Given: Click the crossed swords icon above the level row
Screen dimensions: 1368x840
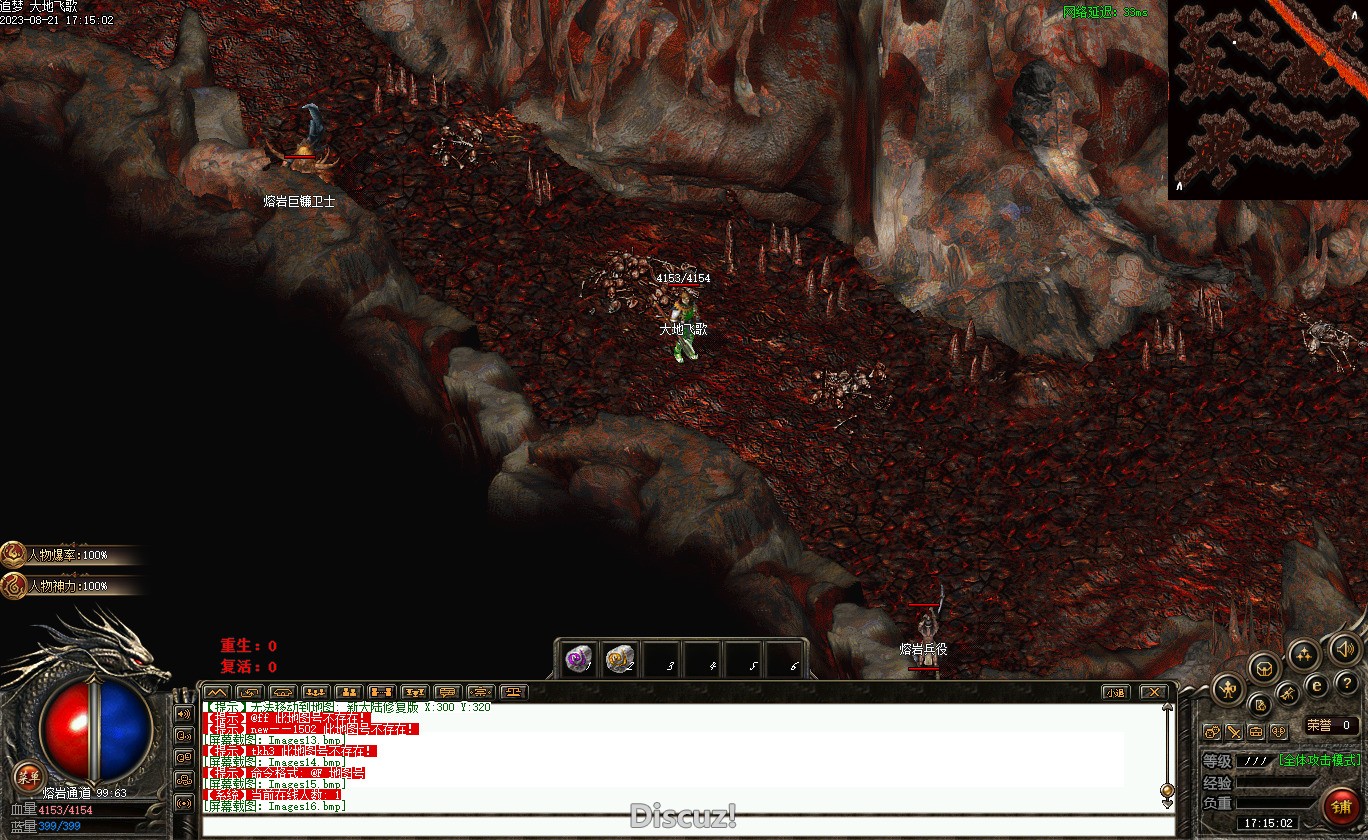Looking at the screenshot, I should coord(1233,732).
